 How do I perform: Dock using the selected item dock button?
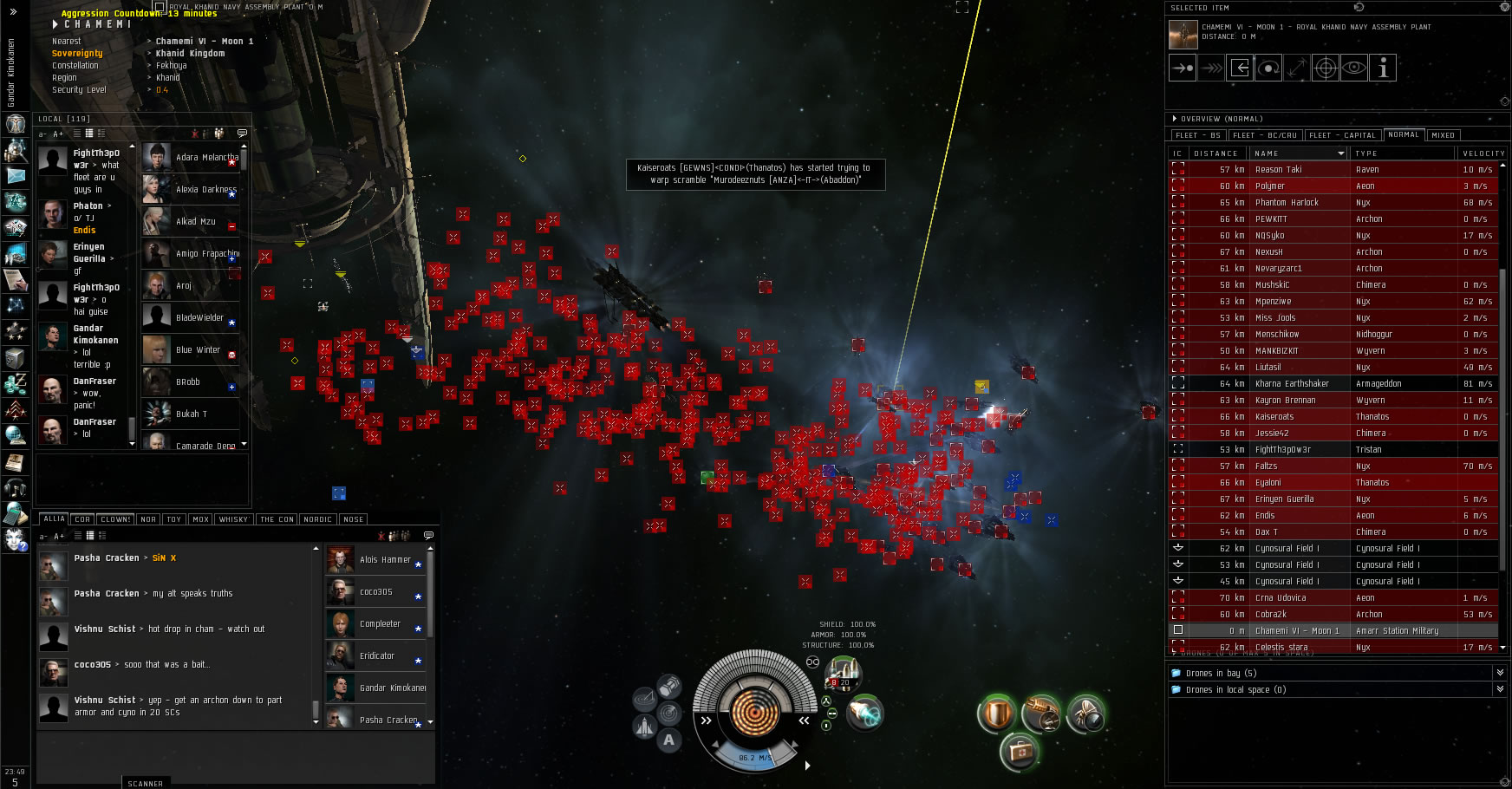point(1240,68)
